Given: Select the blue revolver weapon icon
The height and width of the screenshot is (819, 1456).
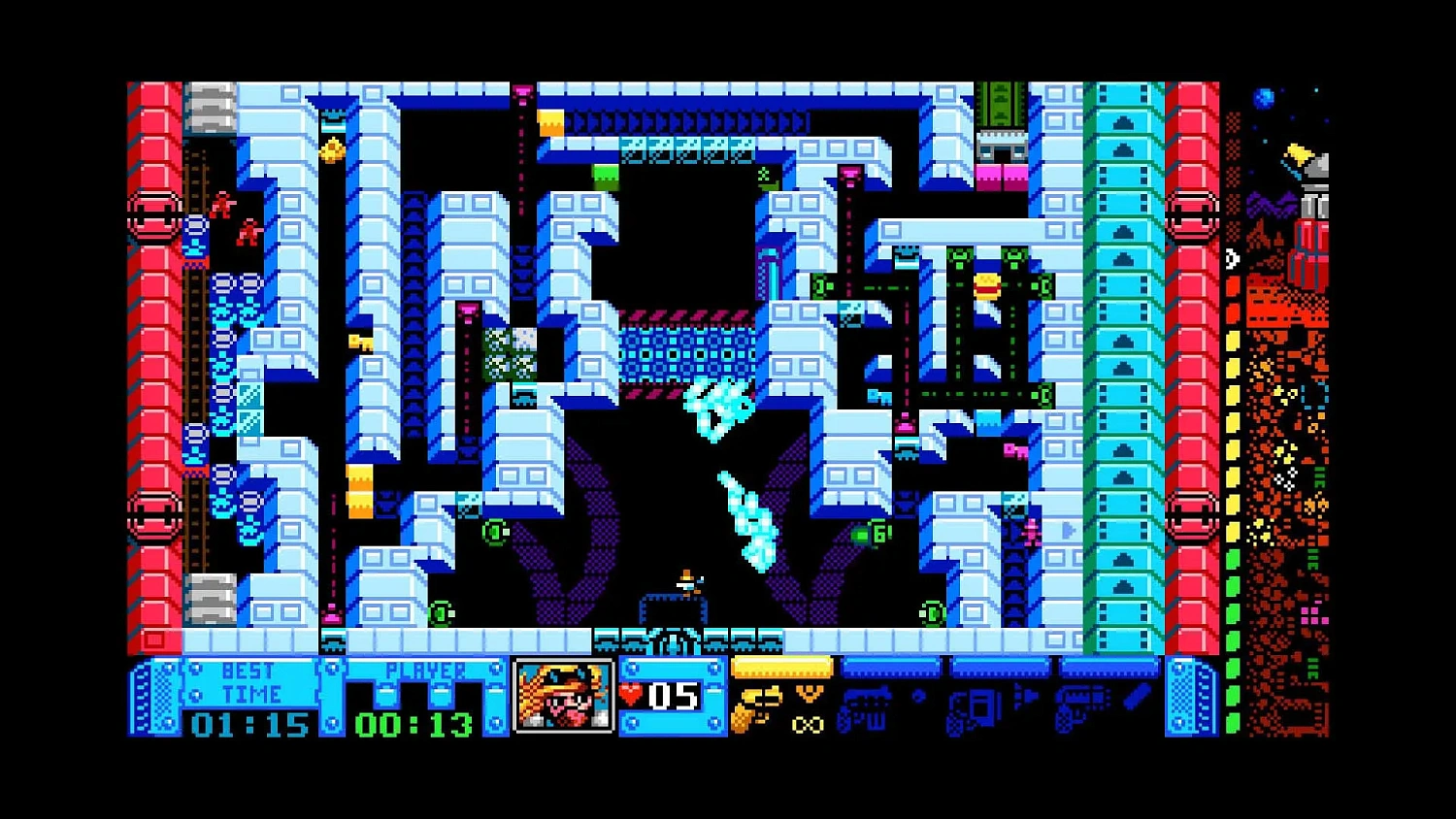Looking at the screenshot, I should coord(1077,706).
